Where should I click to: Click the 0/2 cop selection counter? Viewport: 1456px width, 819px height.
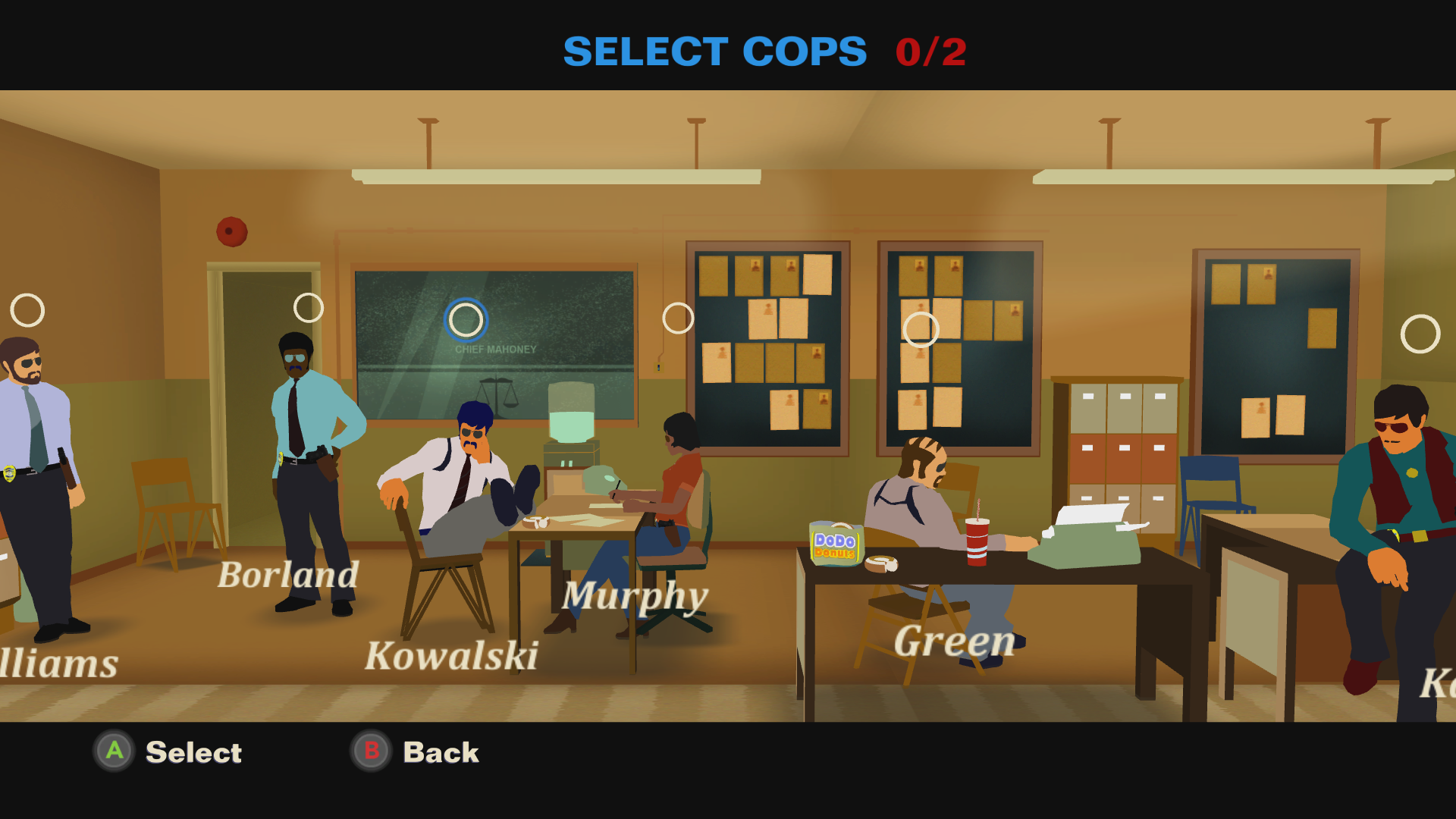930,51
